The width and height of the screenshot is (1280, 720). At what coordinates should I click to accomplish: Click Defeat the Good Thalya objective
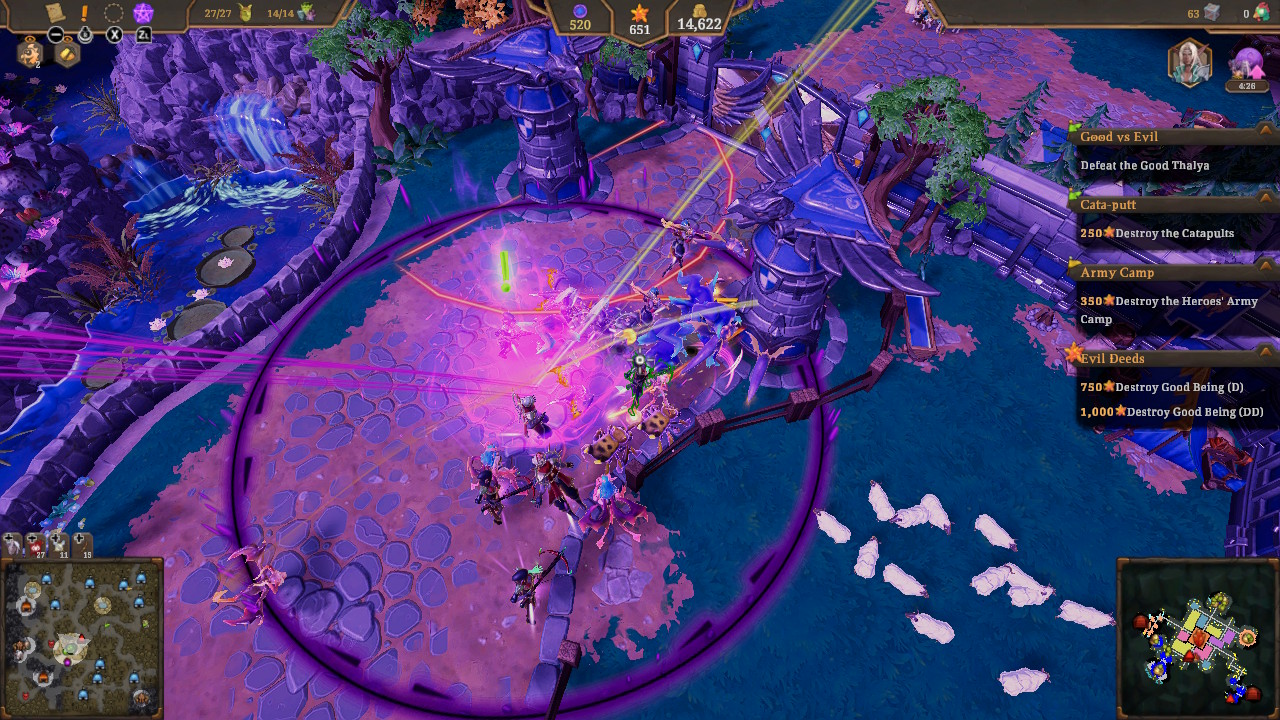pos(1145,165)
